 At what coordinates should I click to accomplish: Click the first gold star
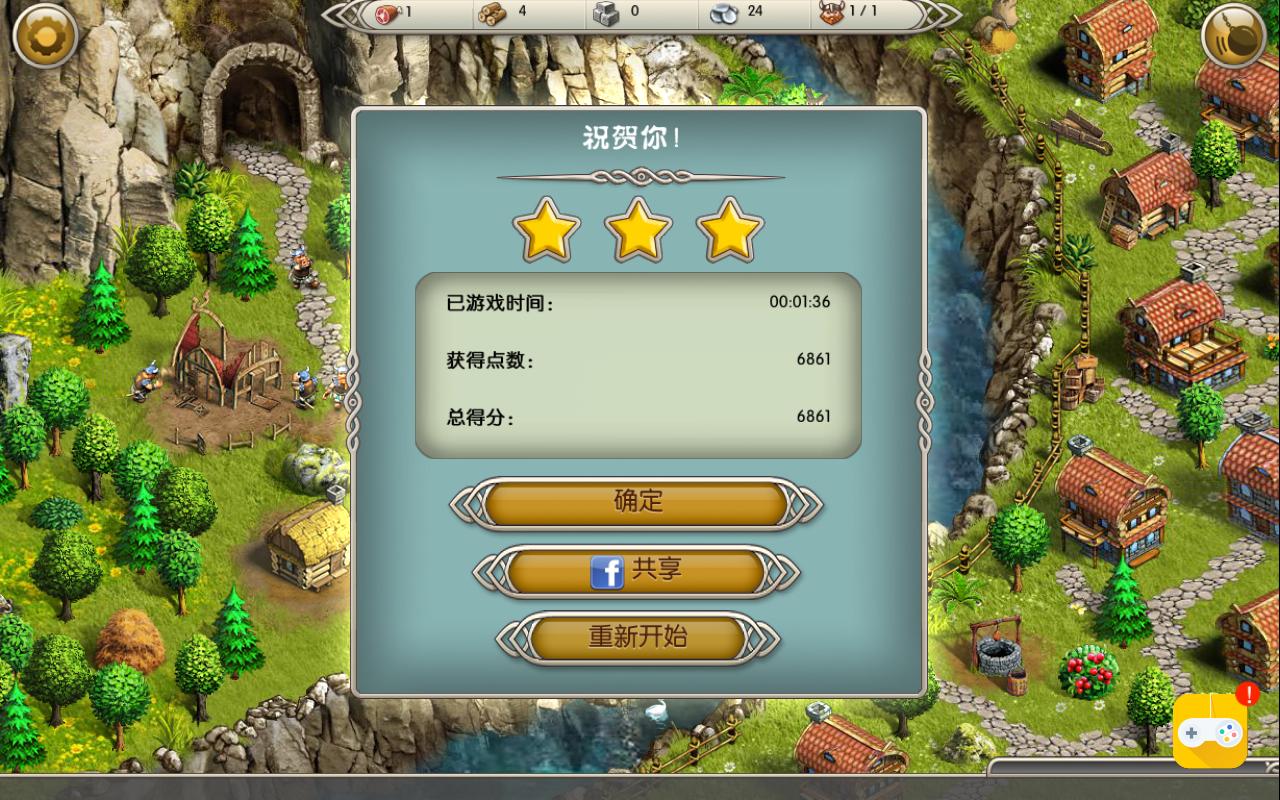click(547, 228)
